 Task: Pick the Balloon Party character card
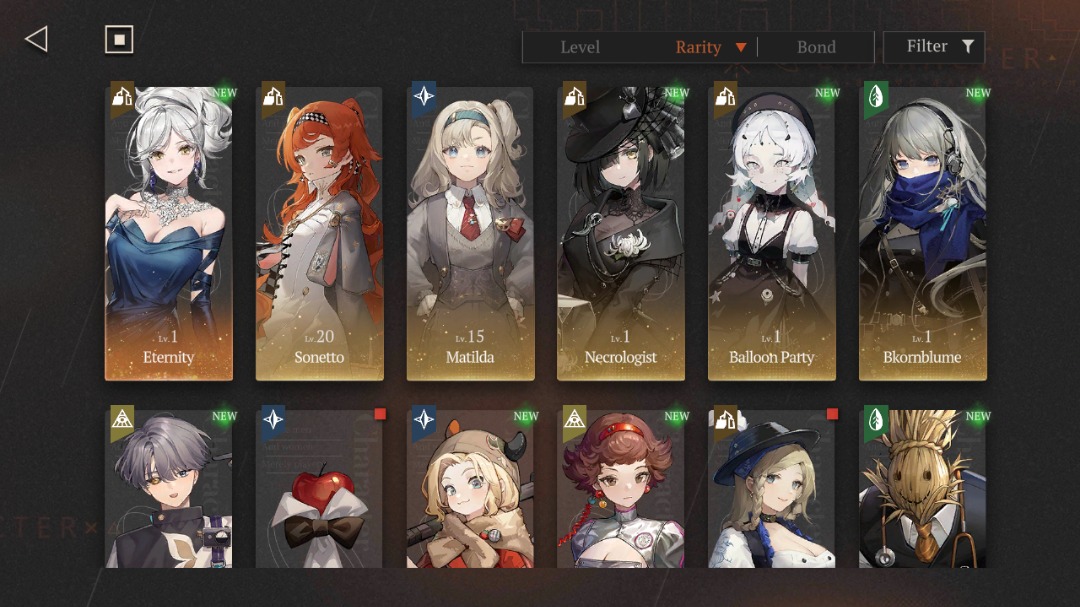click(x=772, y=233)
